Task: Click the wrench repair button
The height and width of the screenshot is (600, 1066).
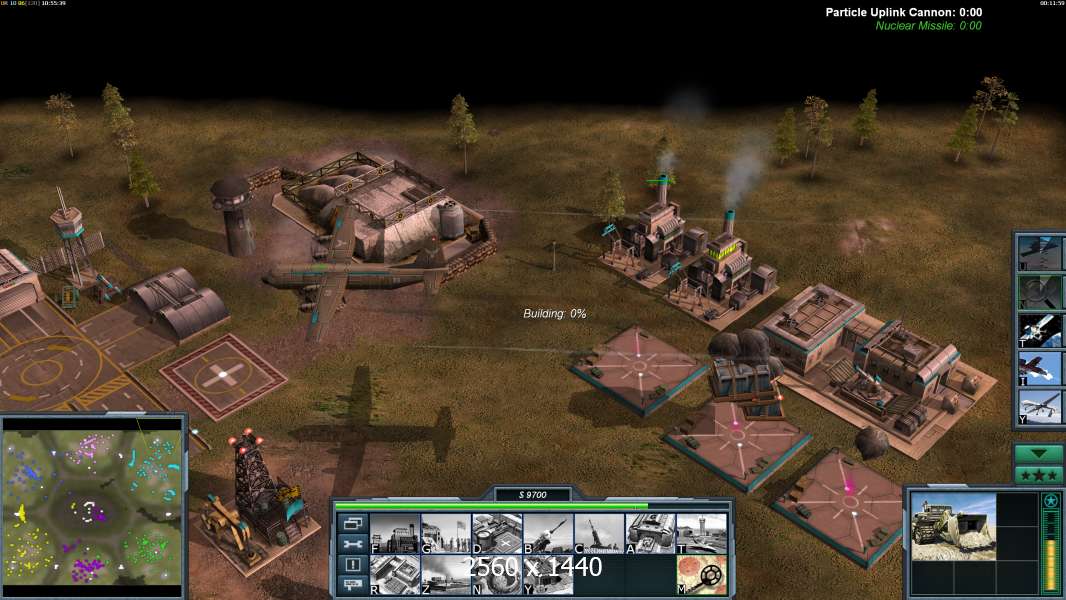Action: click(x=353, y=544)
